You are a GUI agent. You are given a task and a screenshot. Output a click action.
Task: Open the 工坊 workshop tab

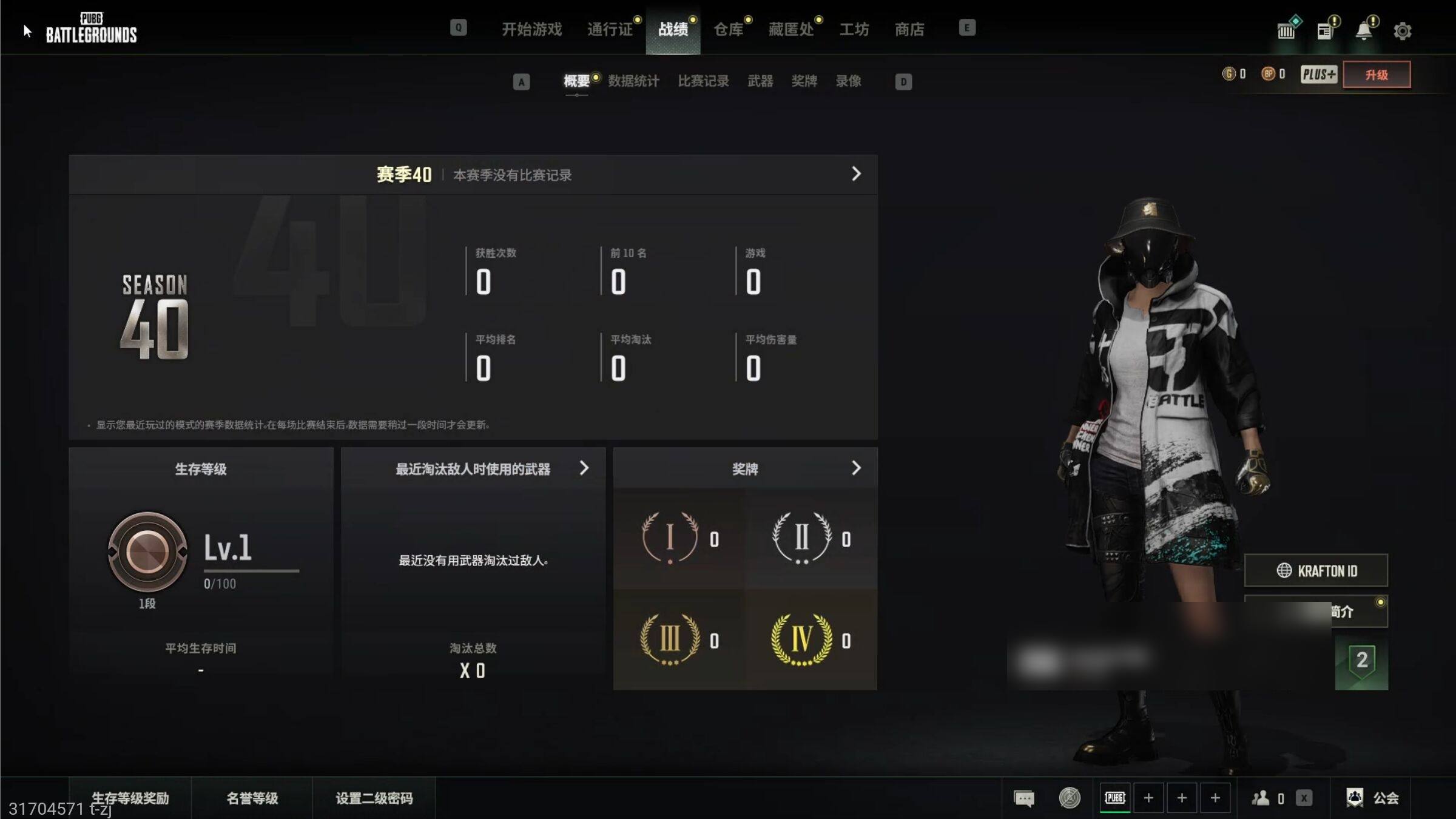pyautogui.click(x=854, y=29)
